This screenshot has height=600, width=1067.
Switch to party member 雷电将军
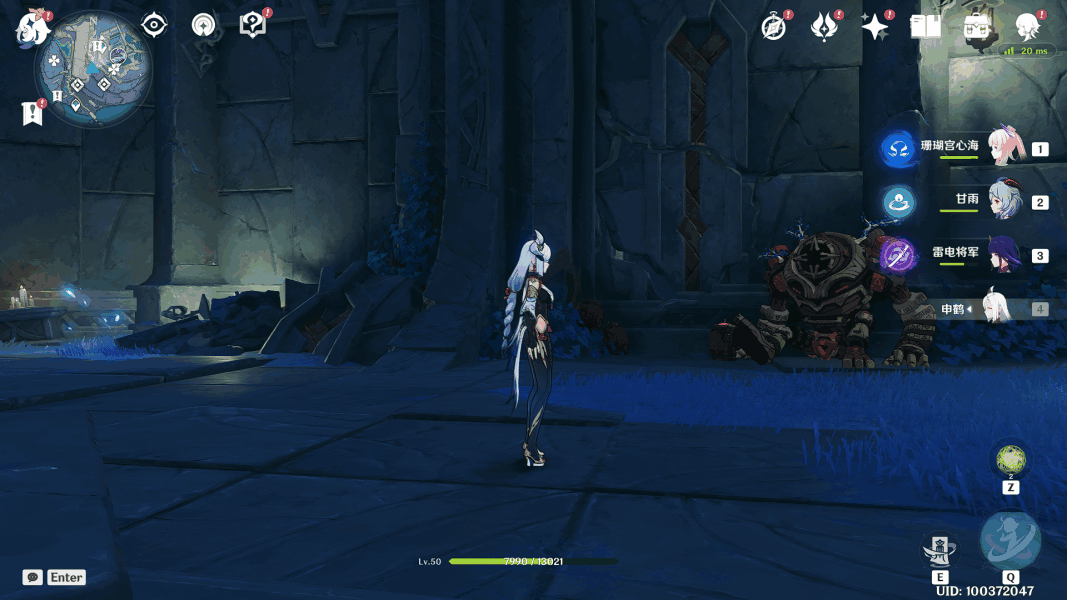point(1004,255)
